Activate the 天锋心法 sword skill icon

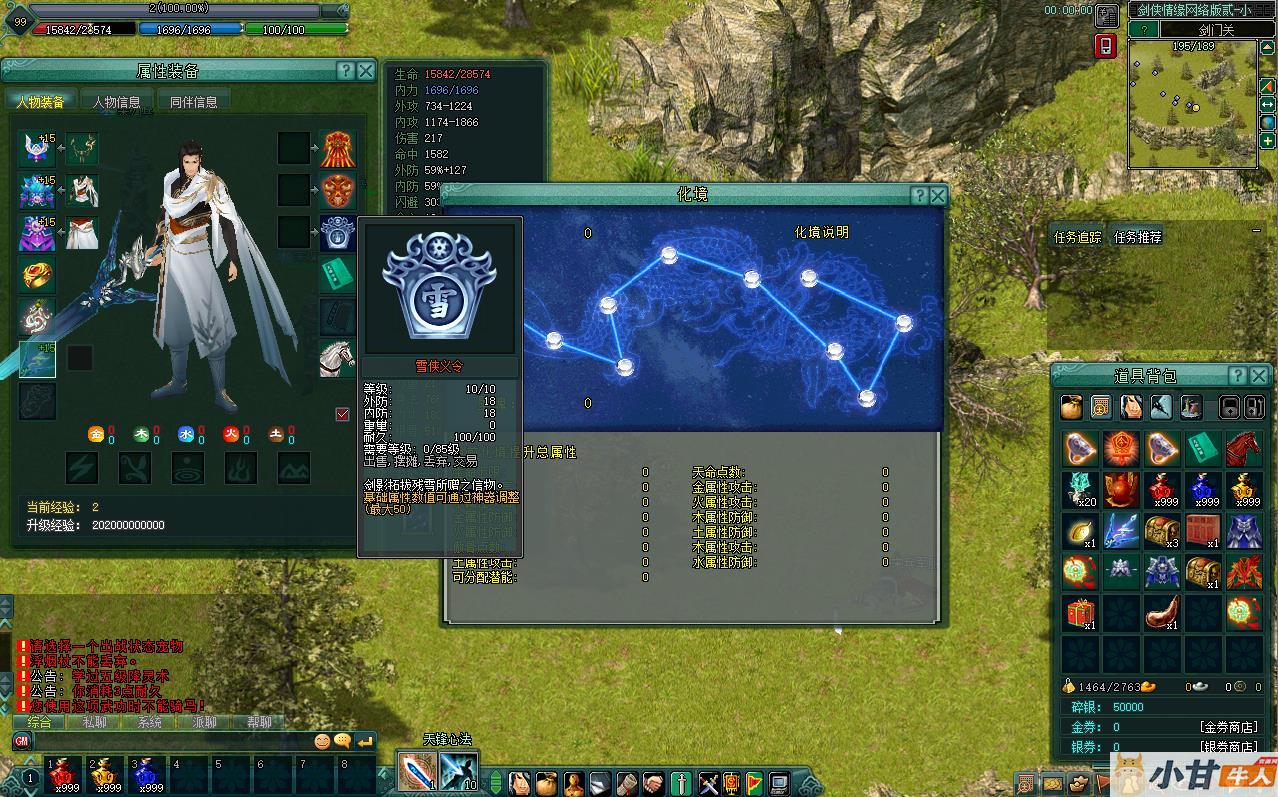coord(416,770)
